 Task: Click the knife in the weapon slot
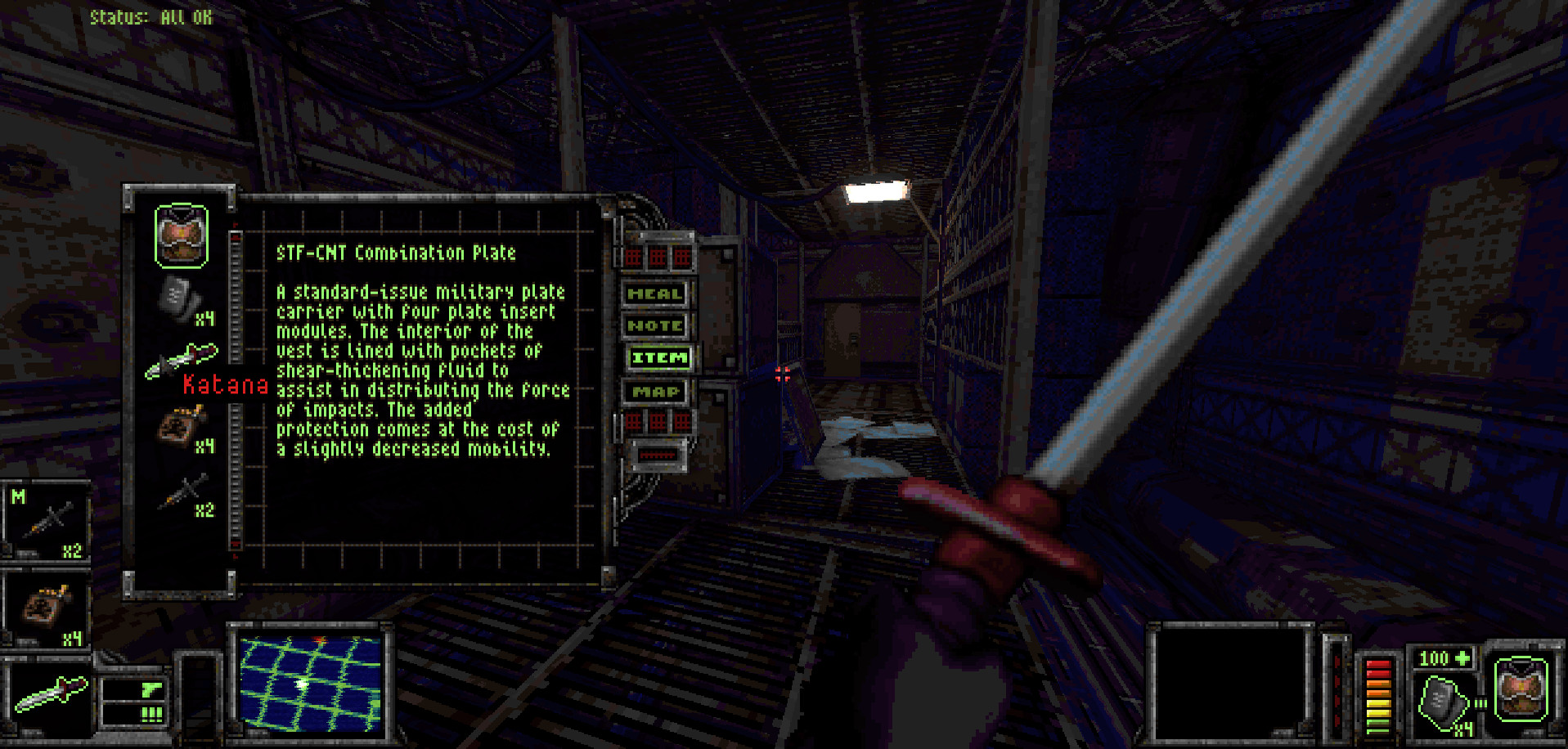click(51, 689)
